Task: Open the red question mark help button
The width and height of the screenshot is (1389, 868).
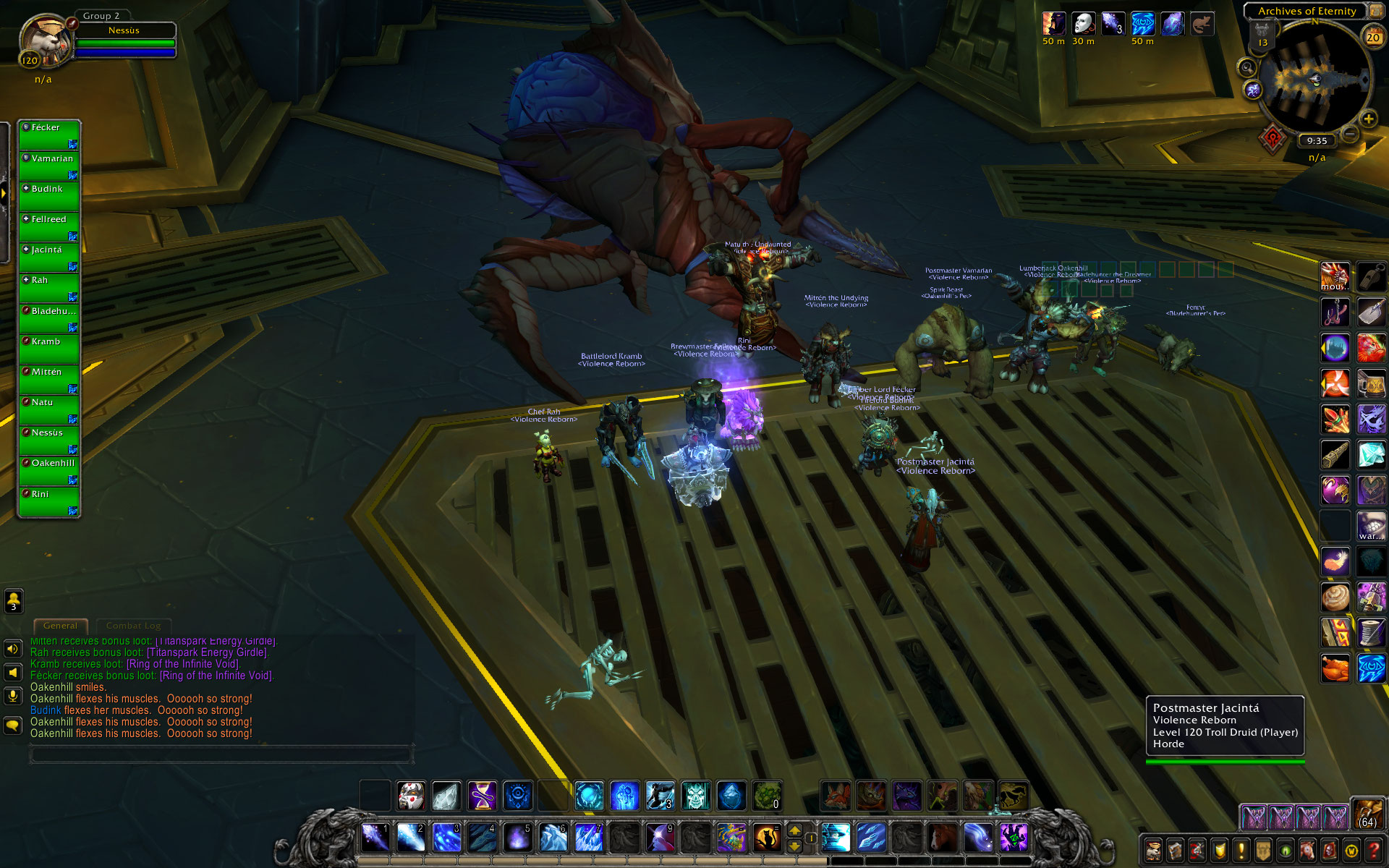Action: (1374, 850)
